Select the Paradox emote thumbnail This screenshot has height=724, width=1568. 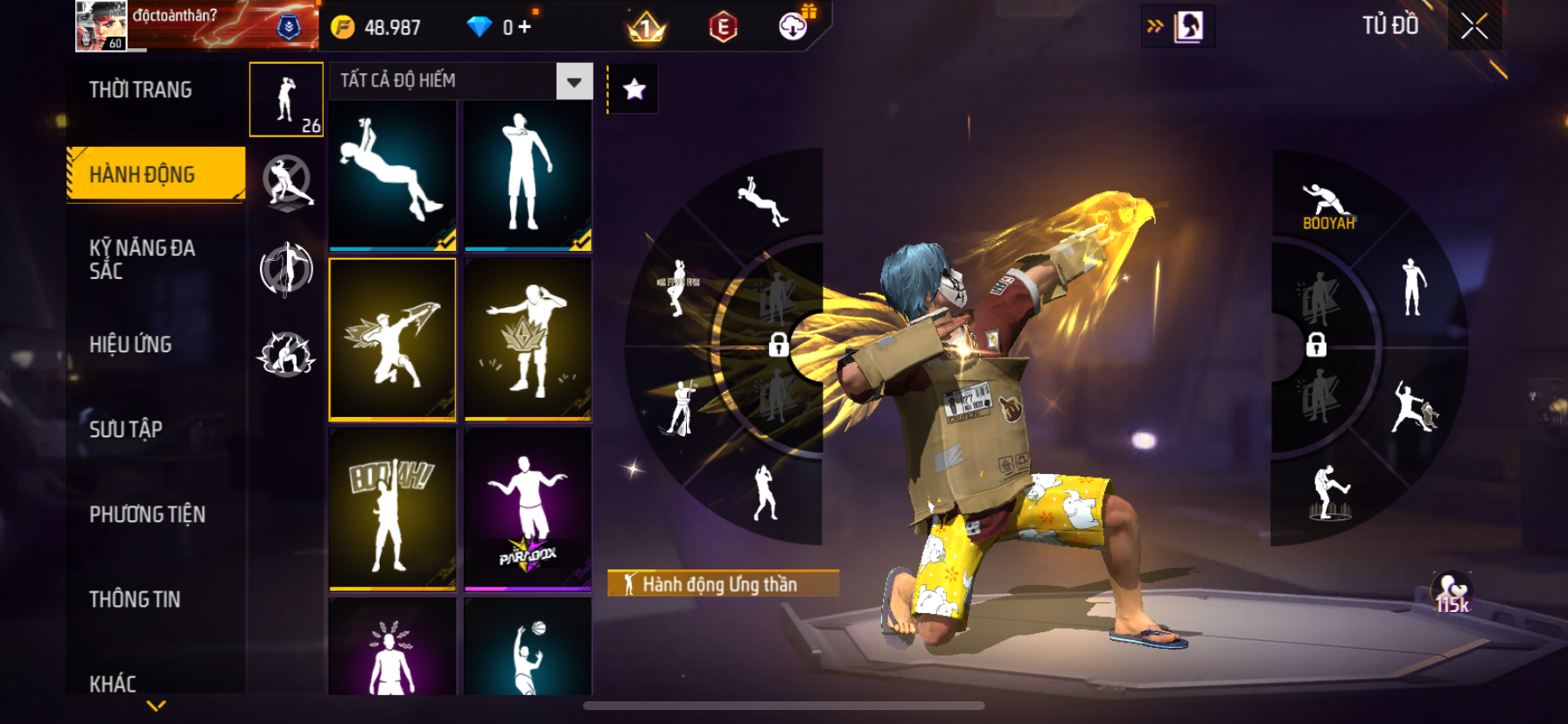528,509
